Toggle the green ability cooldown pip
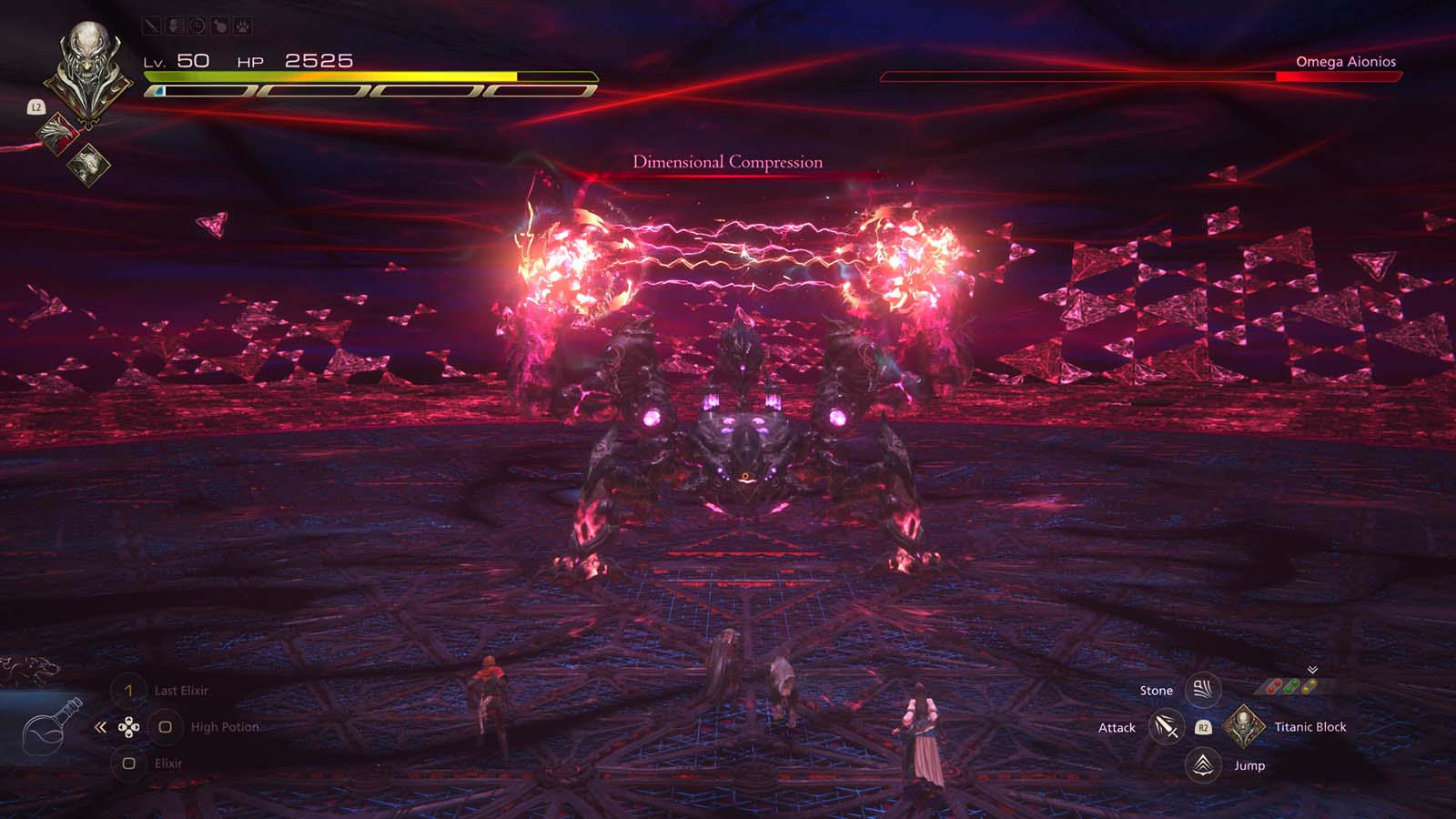The image size is (1456, 819). point(1292,685)
